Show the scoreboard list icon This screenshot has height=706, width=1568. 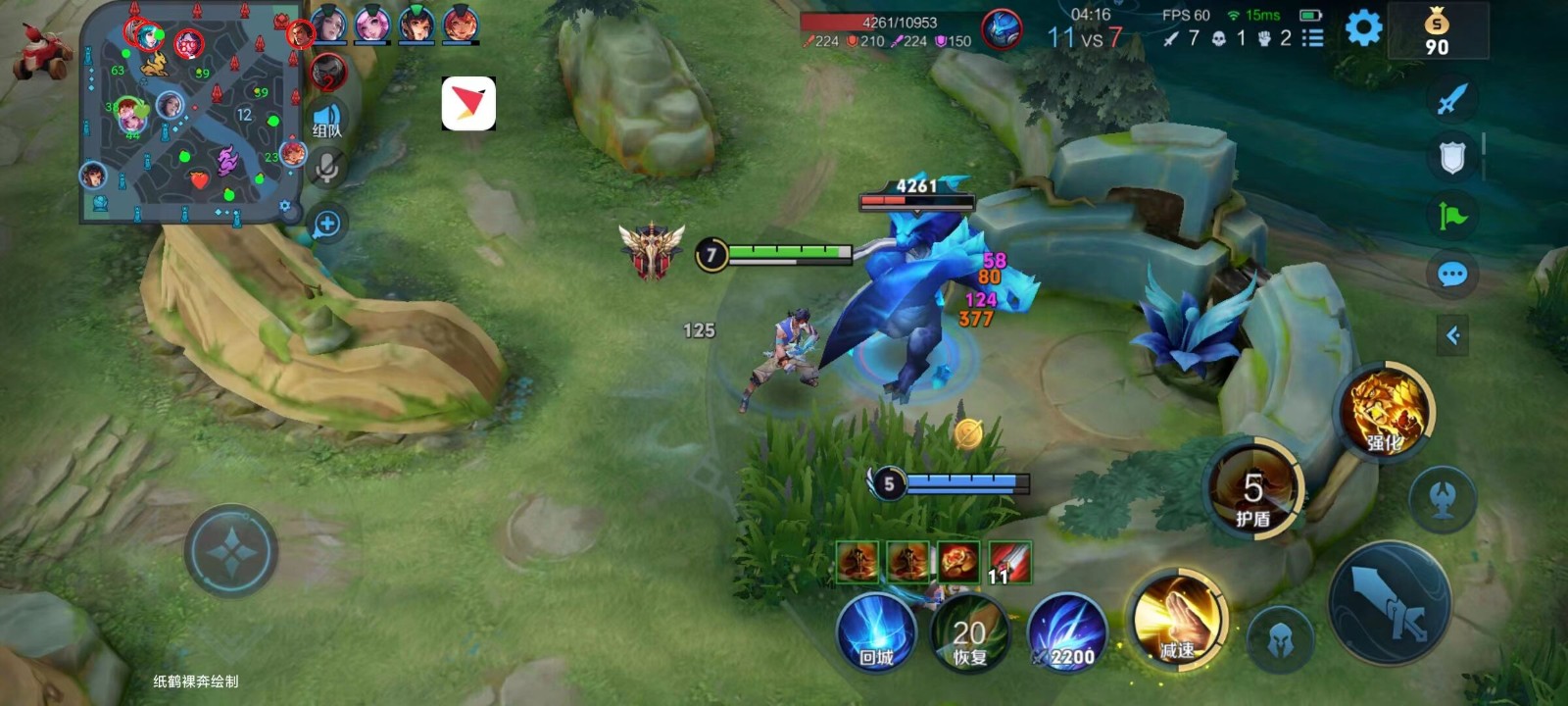click(1312, 38)
